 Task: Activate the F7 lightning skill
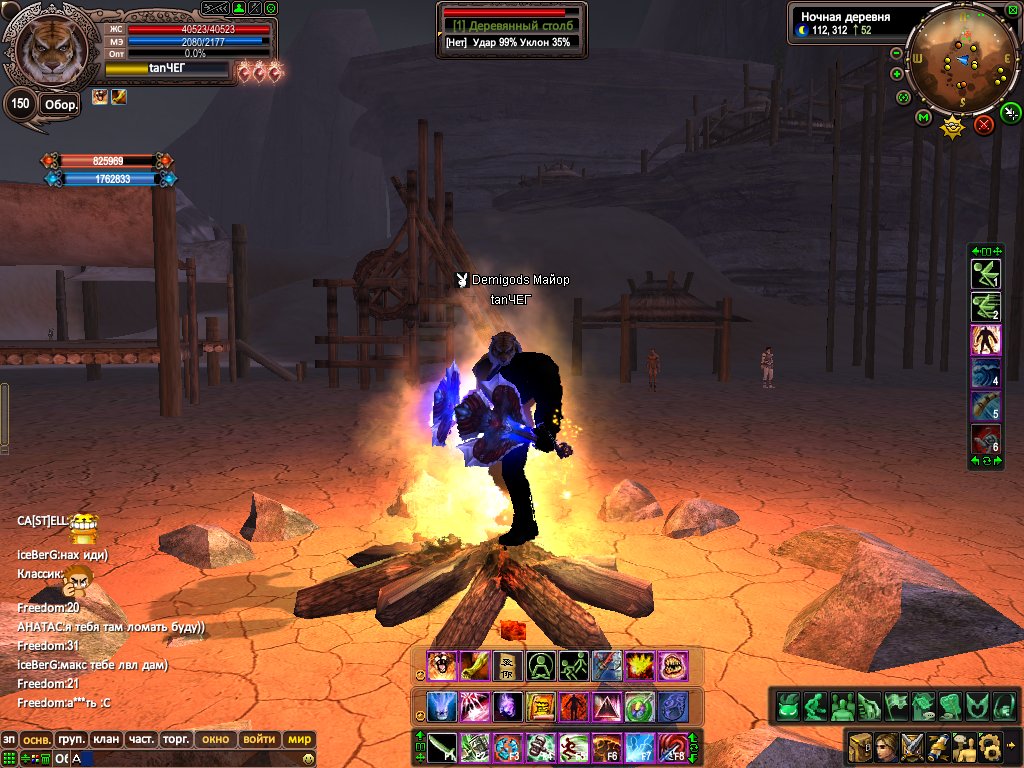click(x=639, y=747)
